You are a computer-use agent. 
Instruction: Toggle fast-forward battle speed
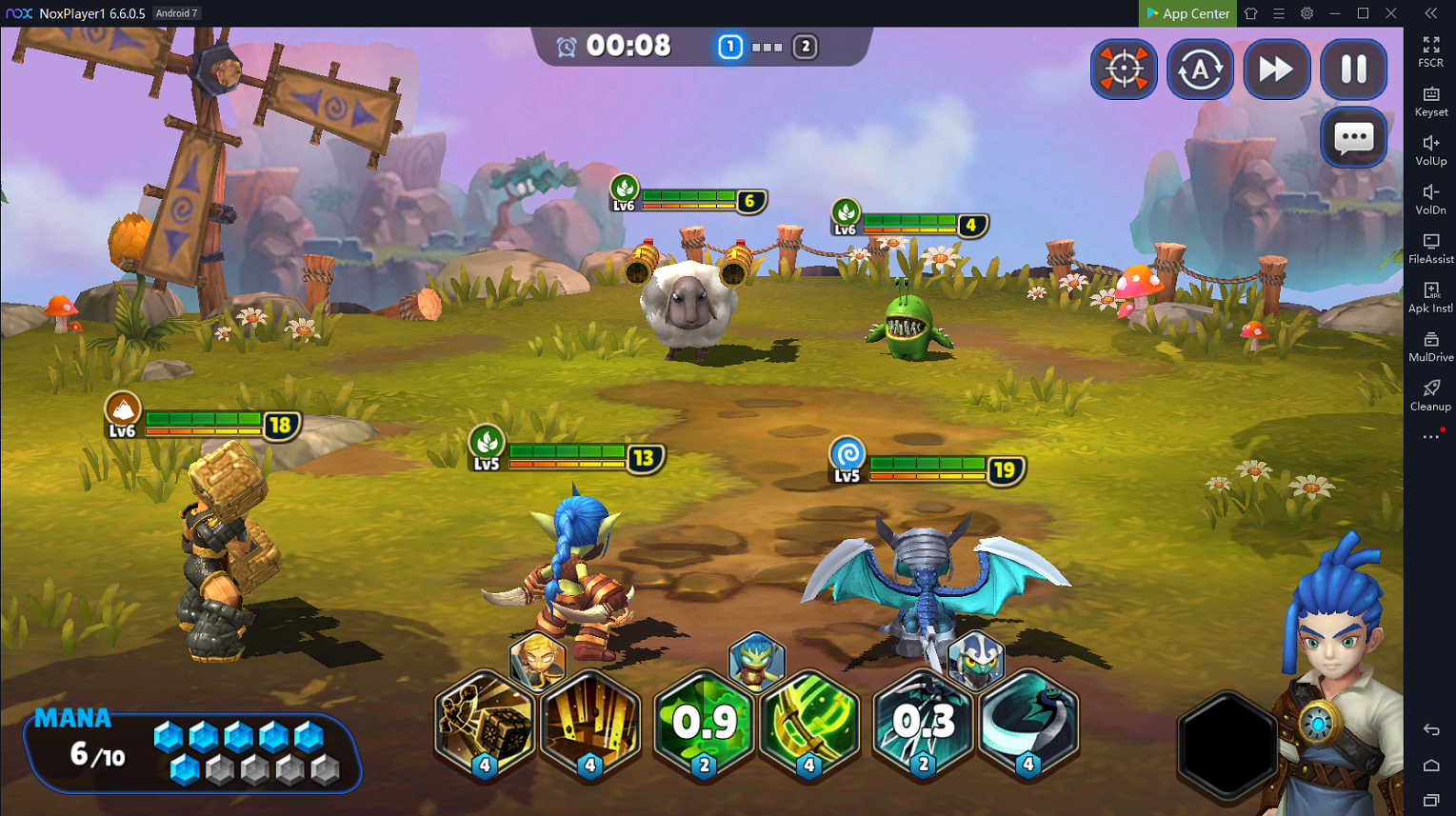[1276, 70]
